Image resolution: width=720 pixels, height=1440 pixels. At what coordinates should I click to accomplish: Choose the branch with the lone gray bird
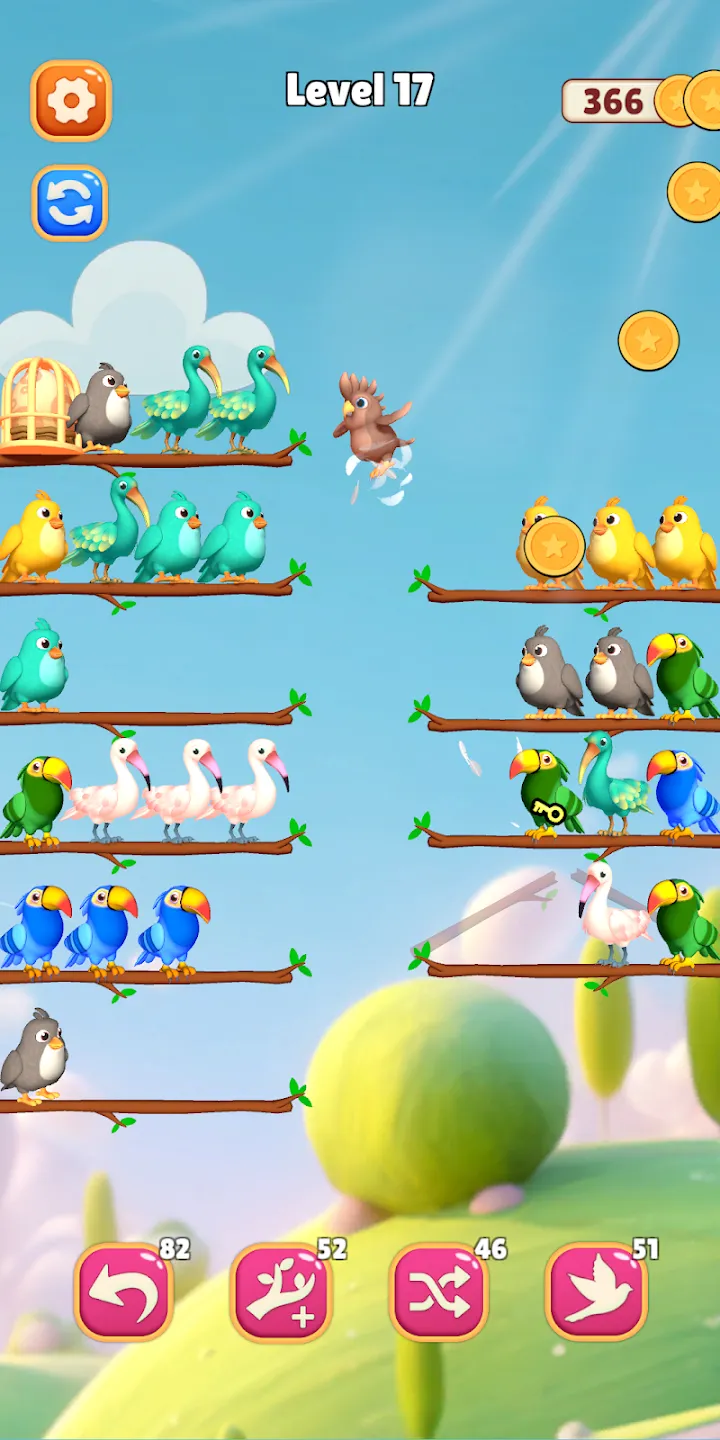pyautogui.click(x=150, y=1103)
